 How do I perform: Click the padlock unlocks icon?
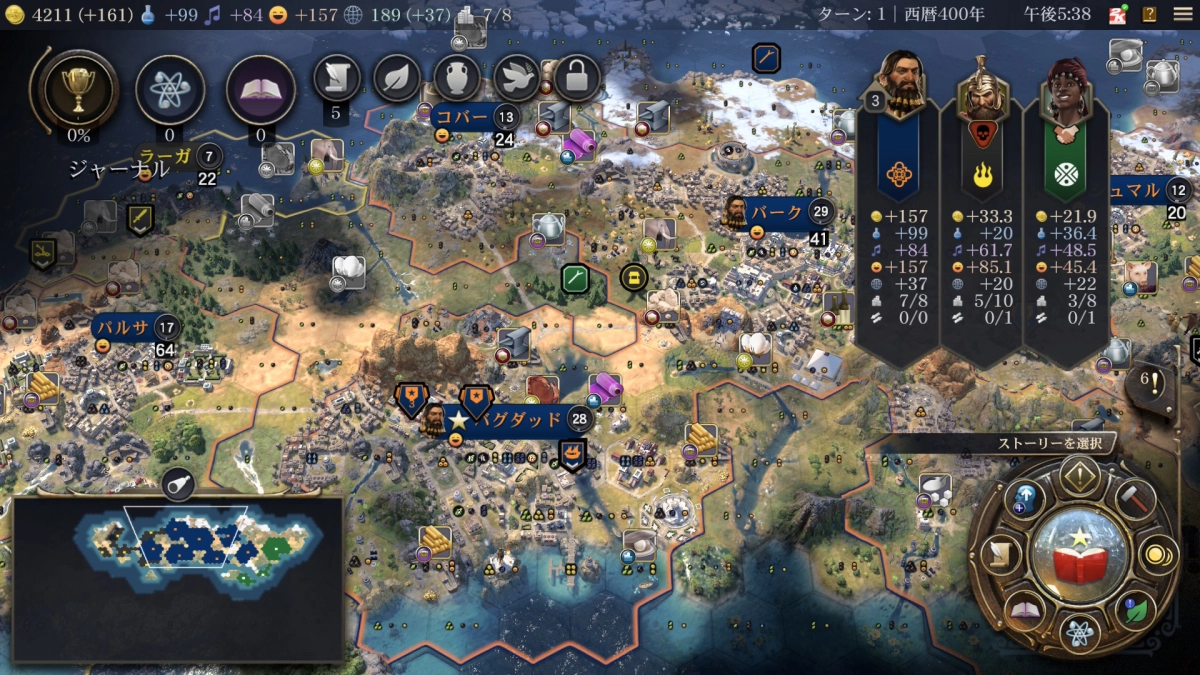click(577, 77)
